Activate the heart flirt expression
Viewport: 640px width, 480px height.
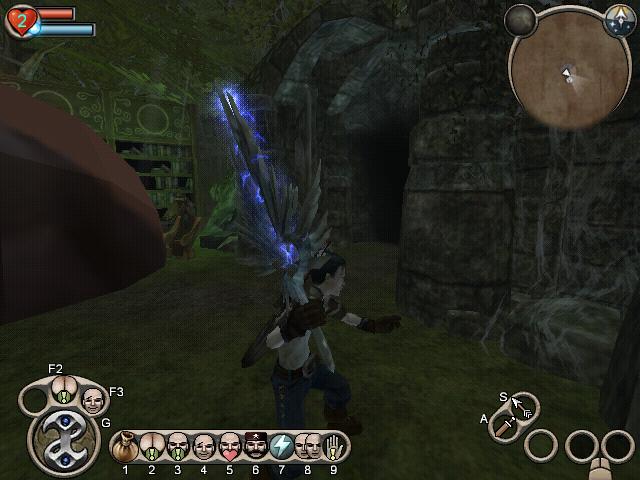pos(229,445)
